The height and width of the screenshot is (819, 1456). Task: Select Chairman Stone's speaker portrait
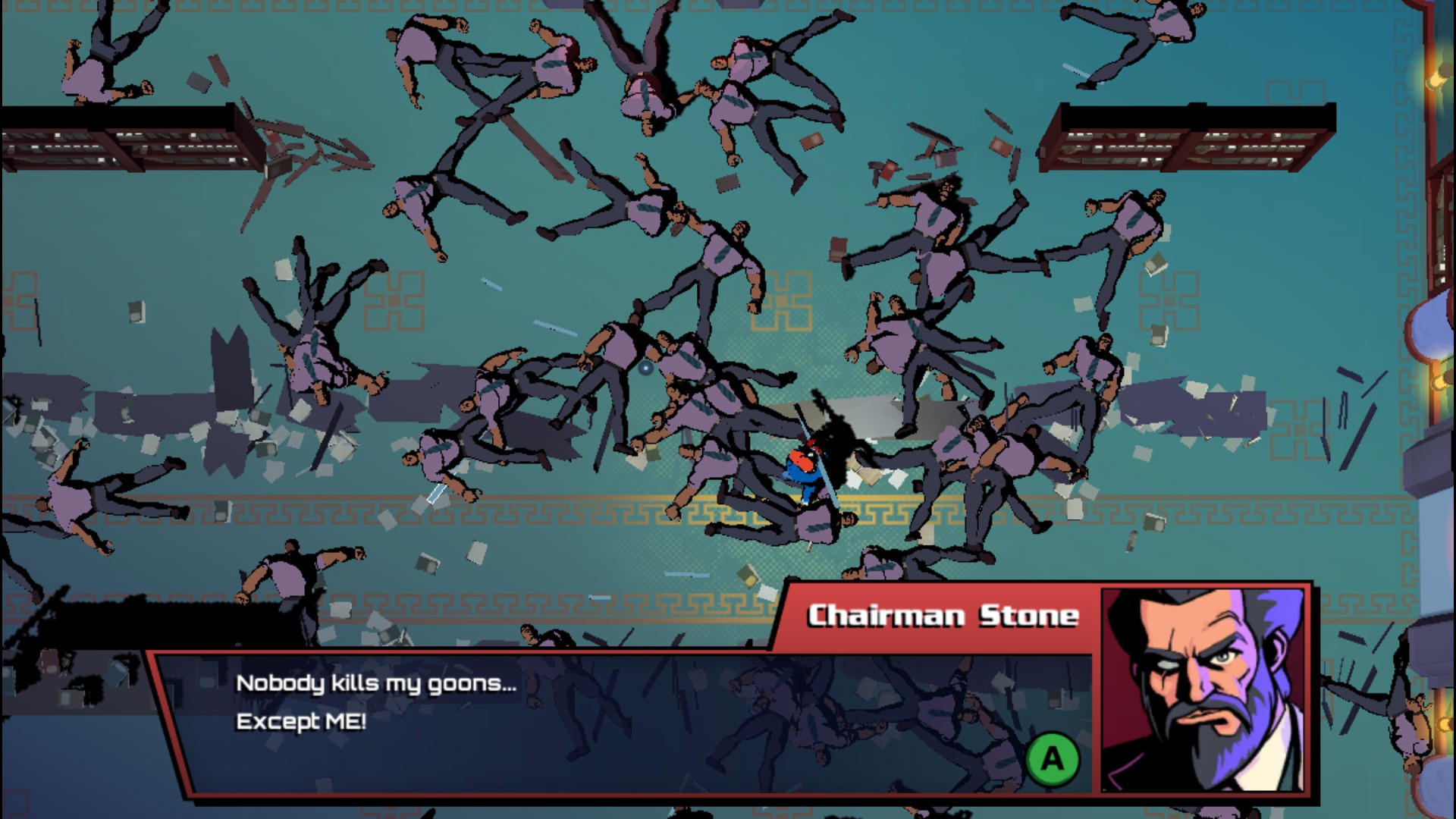(1204, 690)
